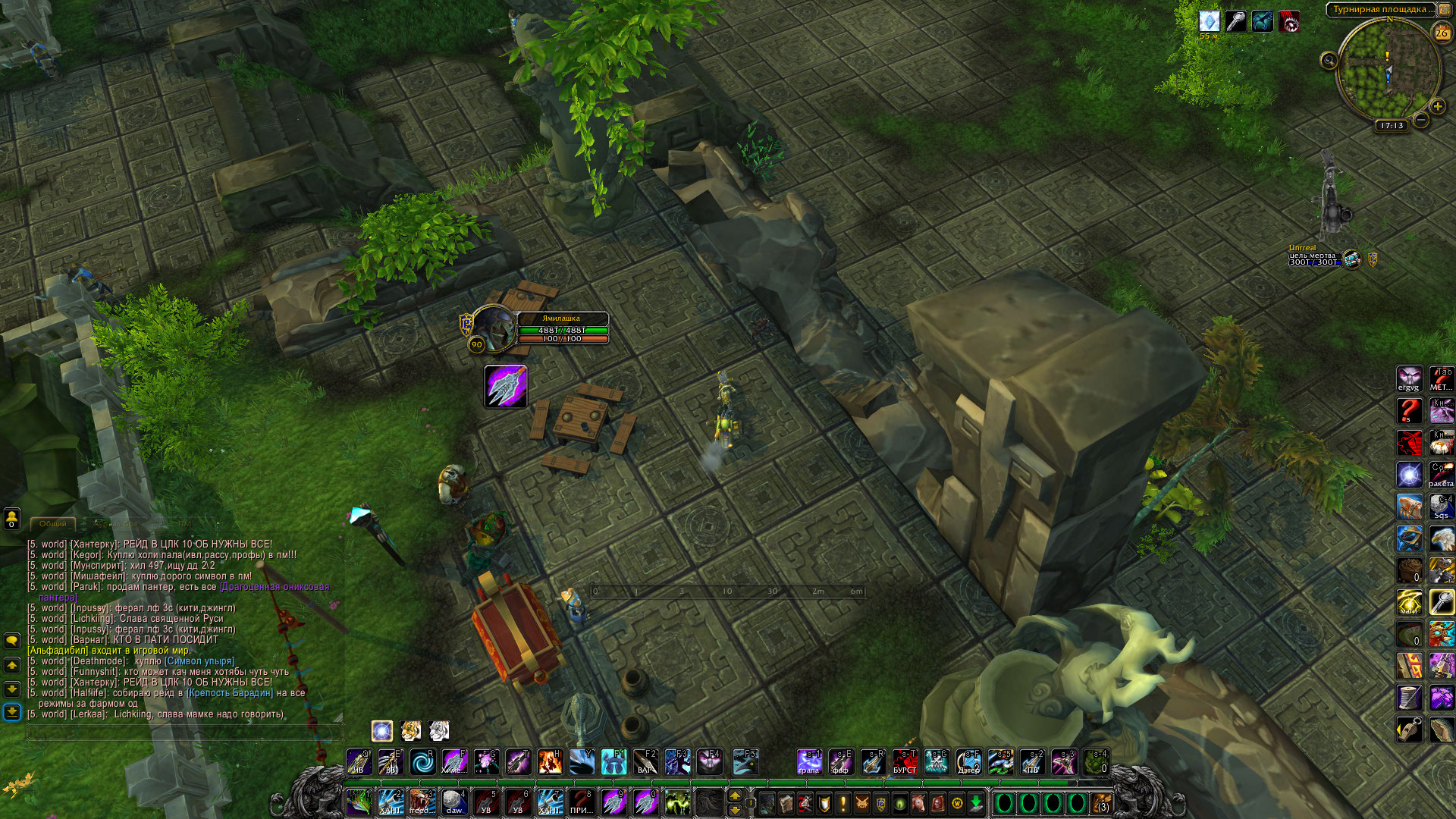The height and width of the screenshot is (819, 1456).
Task: Click the green download arrow micro button
Action: [976, 802]
